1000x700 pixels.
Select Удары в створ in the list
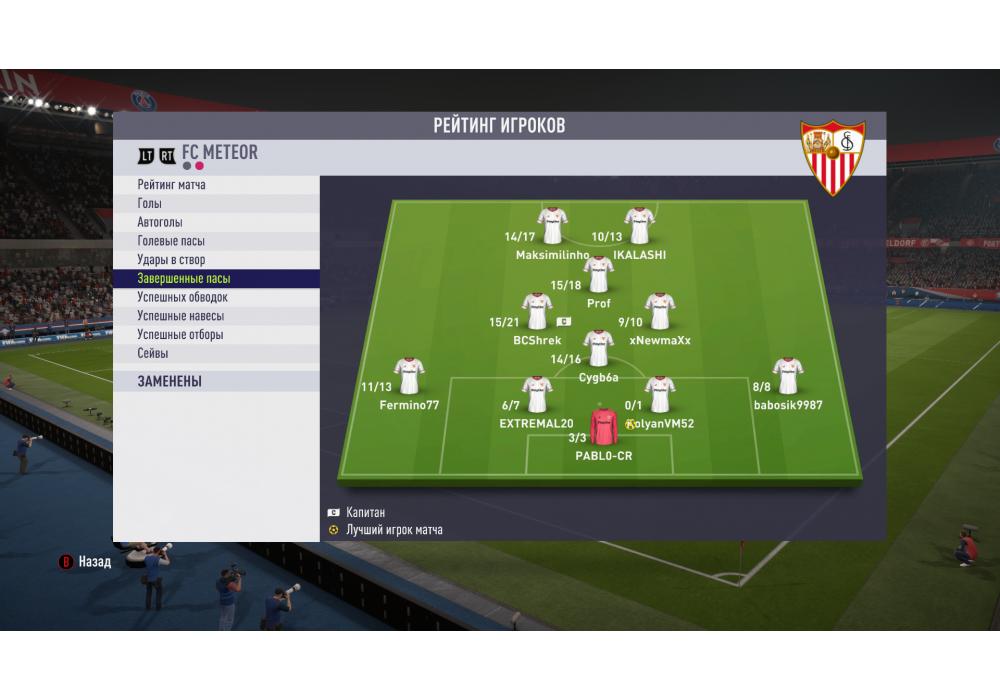pos(215,260)
